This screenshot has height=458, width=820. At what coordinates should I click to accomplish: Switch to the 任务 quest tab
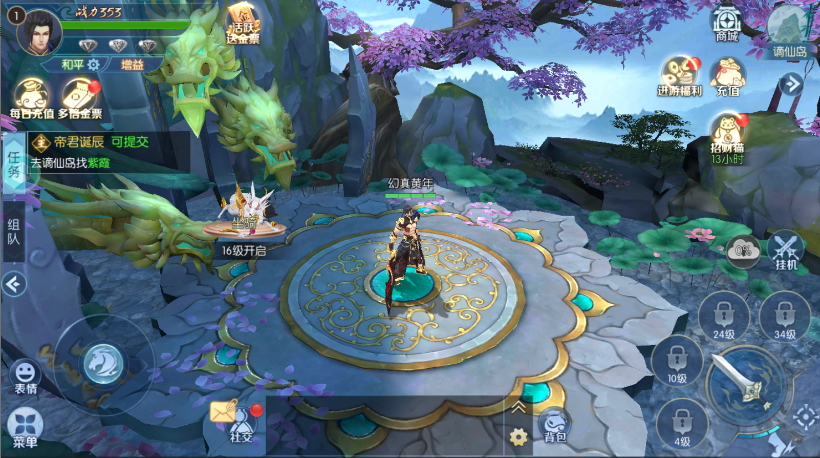tap(14, 163)
